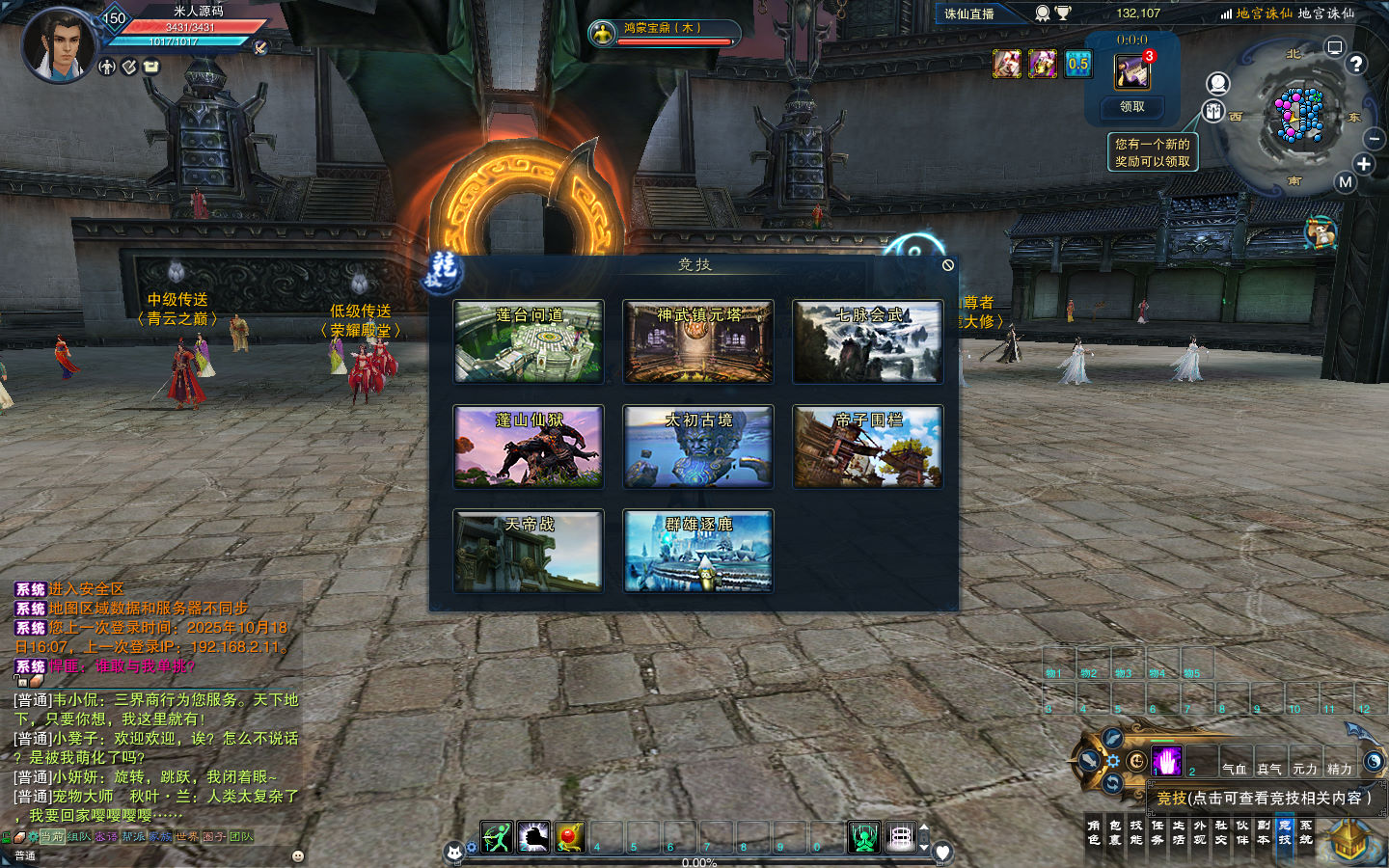Choose the 帝子回栏 competition tile
This screenshot has width=1389, height=868.
[x=868, y=447]
